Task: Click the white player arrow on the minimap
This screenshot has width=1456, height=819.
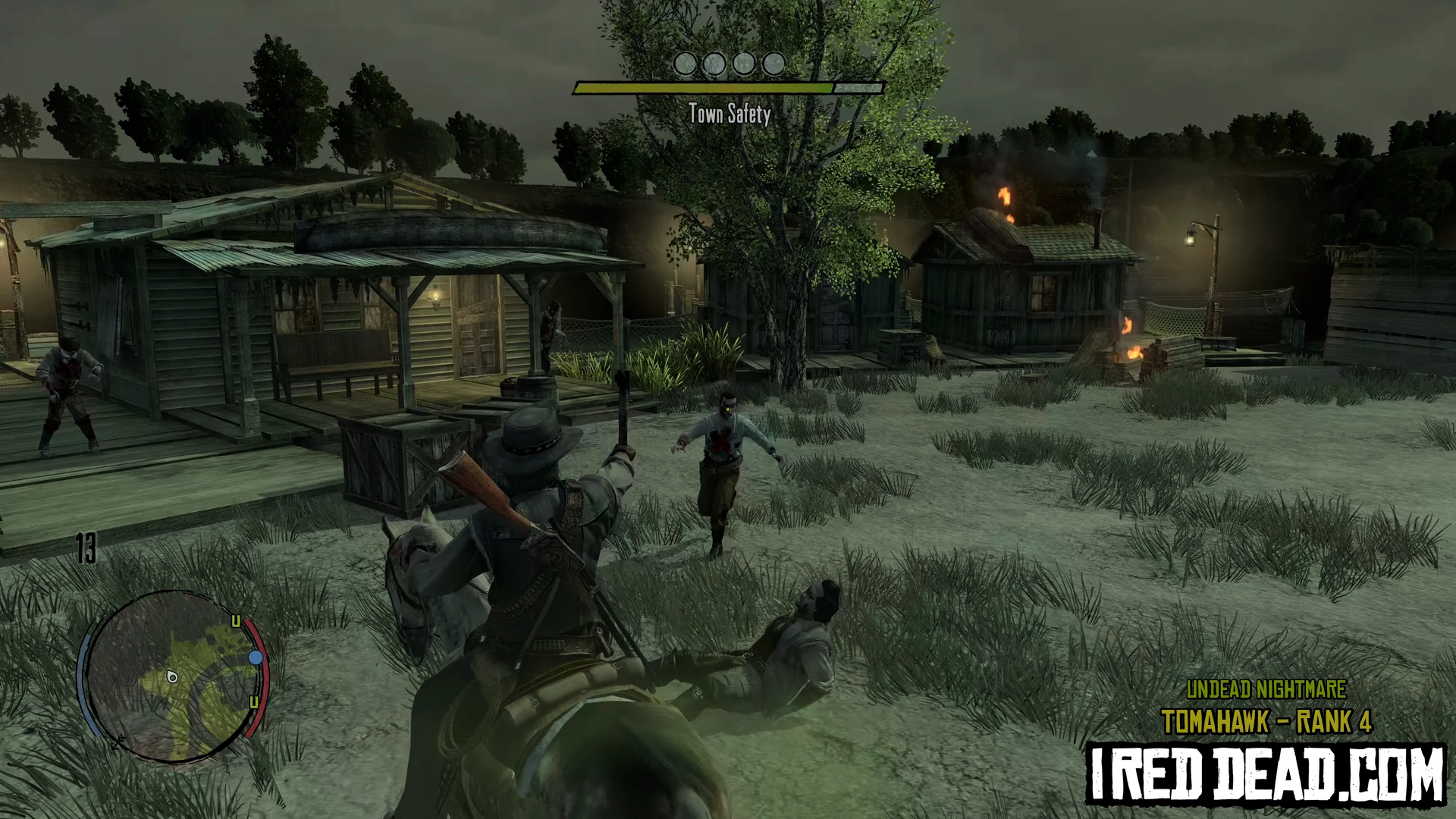Action: [172, 676]
